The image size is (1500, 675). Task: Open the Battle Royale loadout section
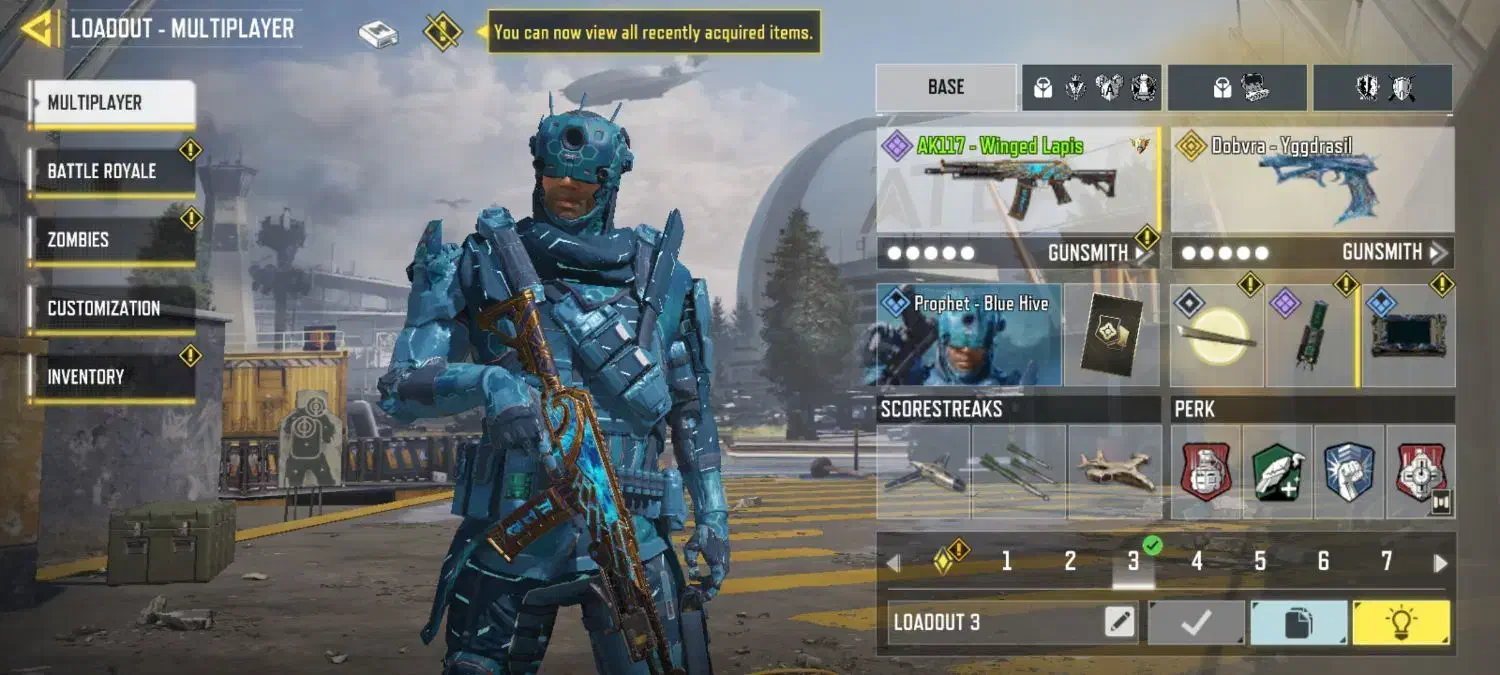[x=112, y=171]
